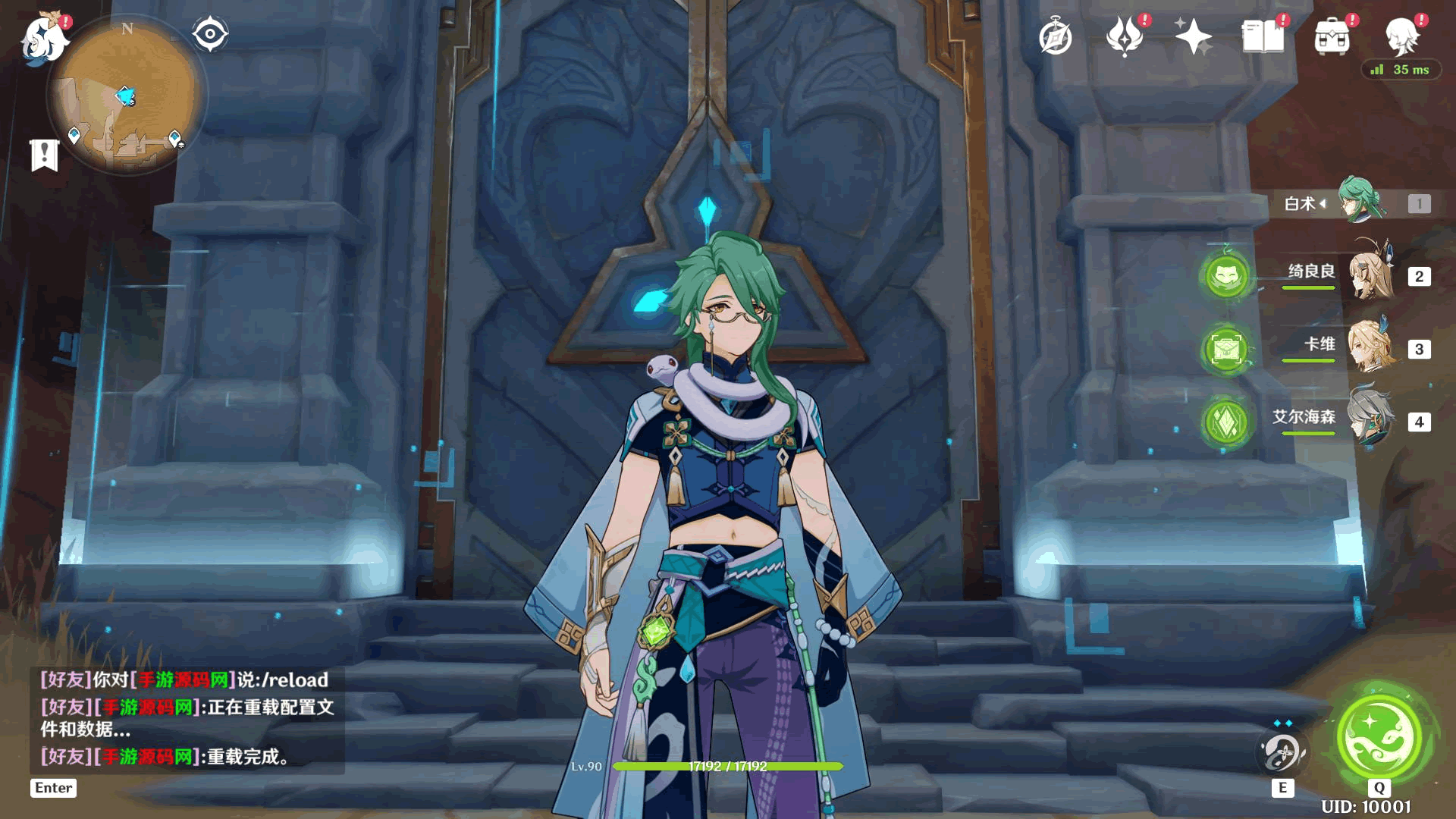Open the circular minimap
This screenshot has height=819, width=1456.
[127, 96]
